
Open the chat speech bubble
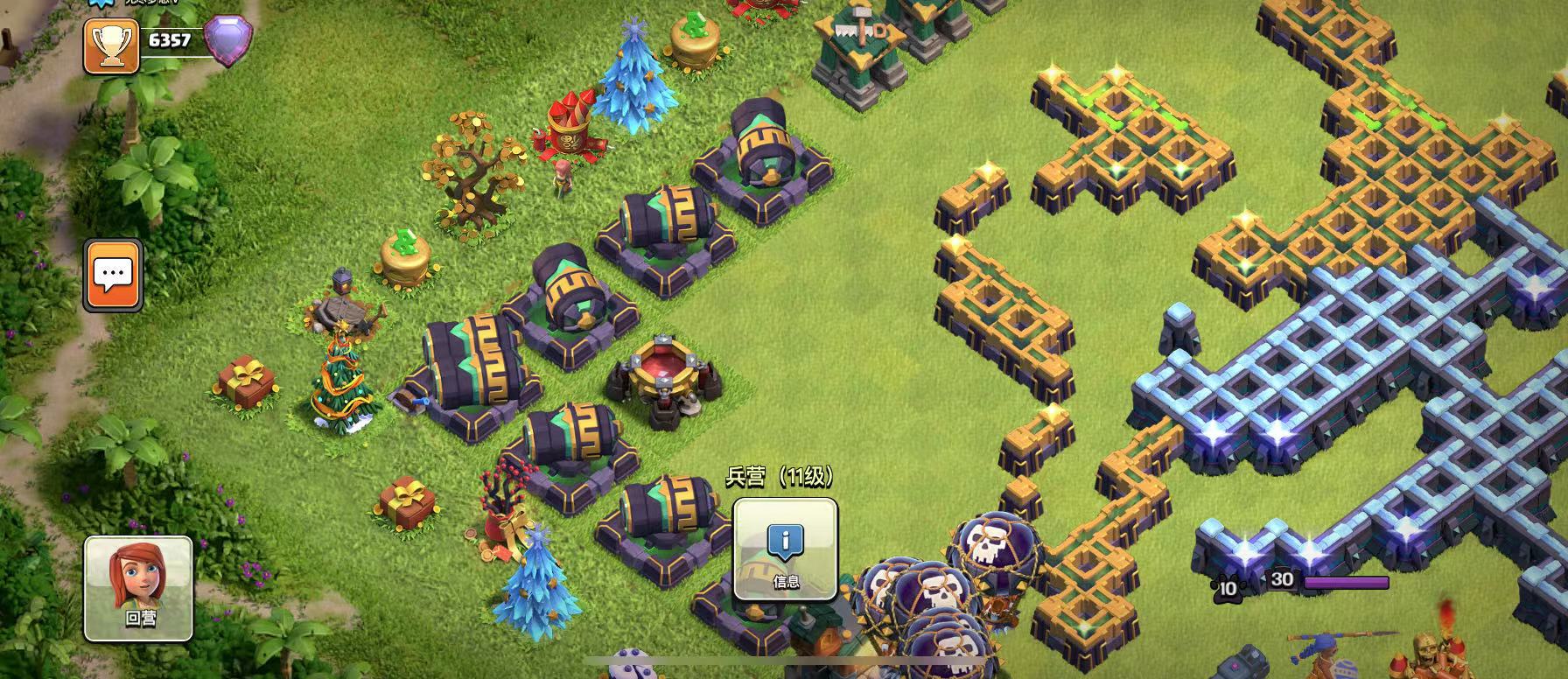[x=113, y=276]
